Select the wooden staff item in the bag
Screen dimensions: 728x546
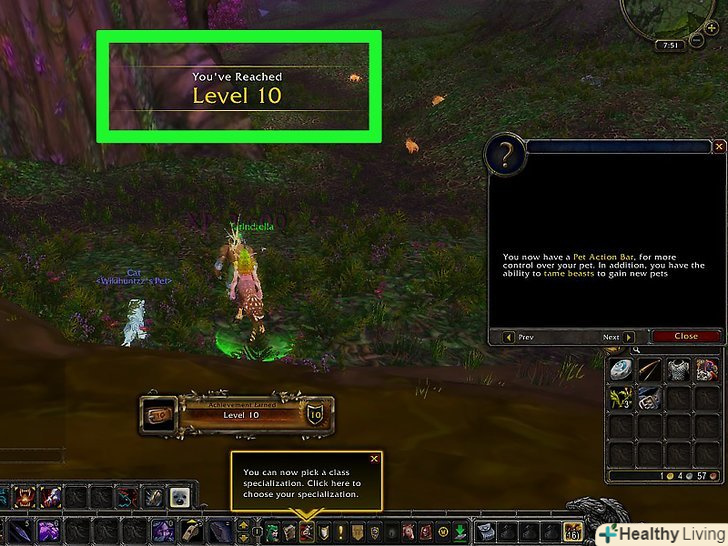[x=650, y=369]
